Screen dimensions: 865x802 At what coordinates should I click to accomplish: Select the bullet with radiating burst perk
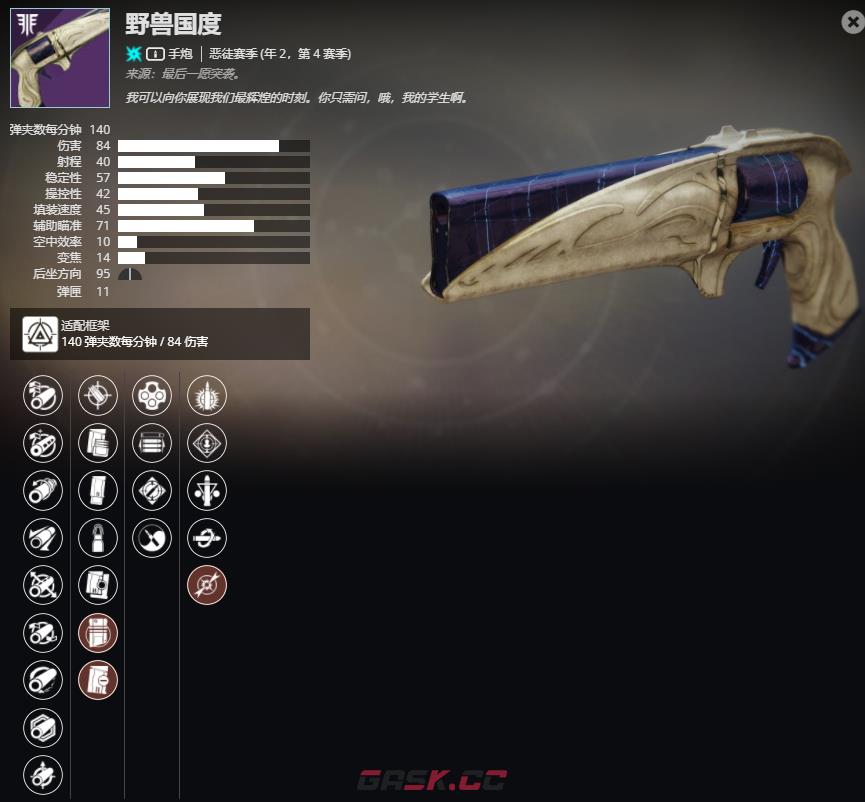[207, 395]
